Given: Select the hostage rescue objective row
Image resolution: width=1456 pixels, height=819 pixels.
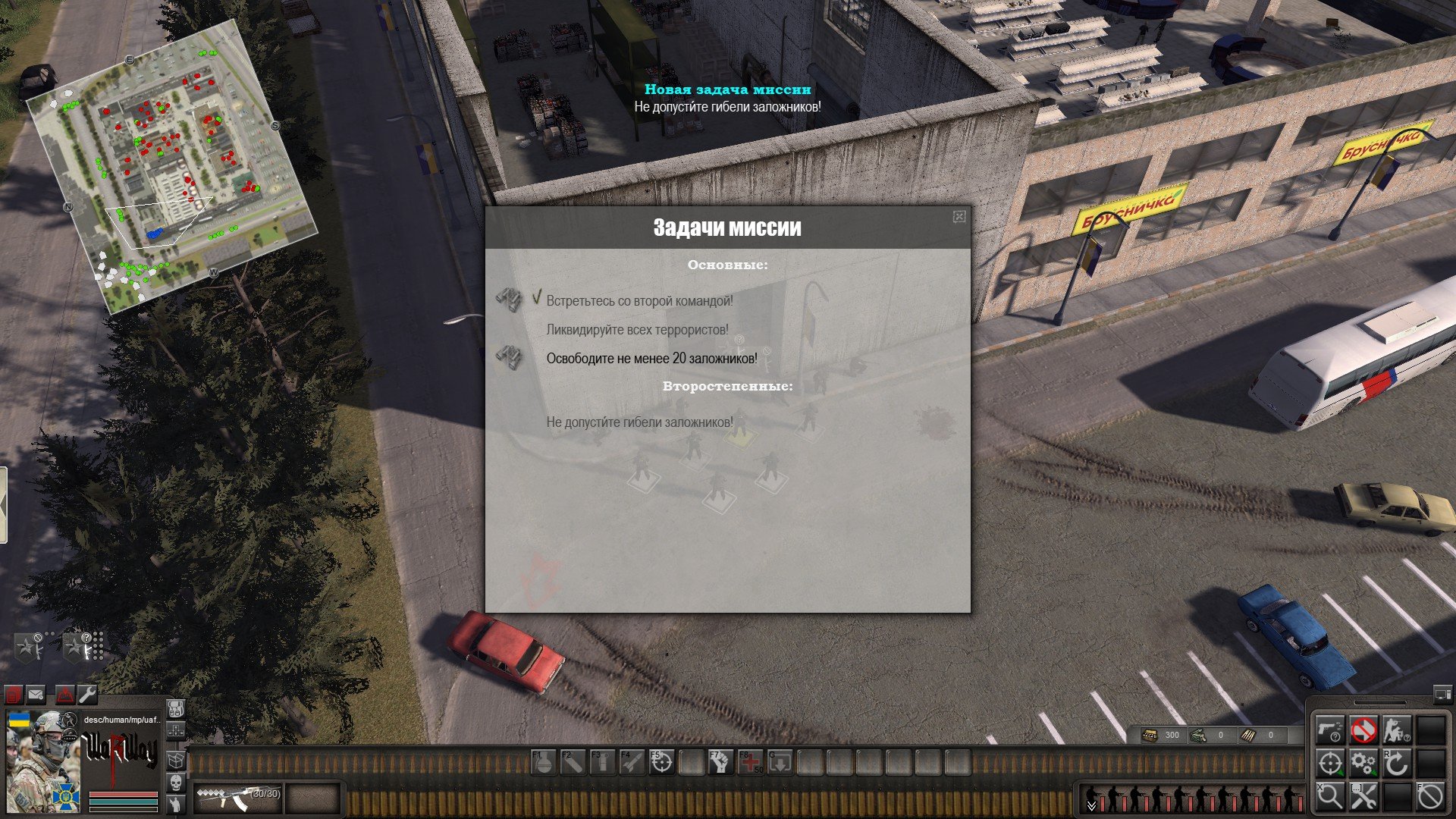Looking at the screenshot, I should pos(651,359).
